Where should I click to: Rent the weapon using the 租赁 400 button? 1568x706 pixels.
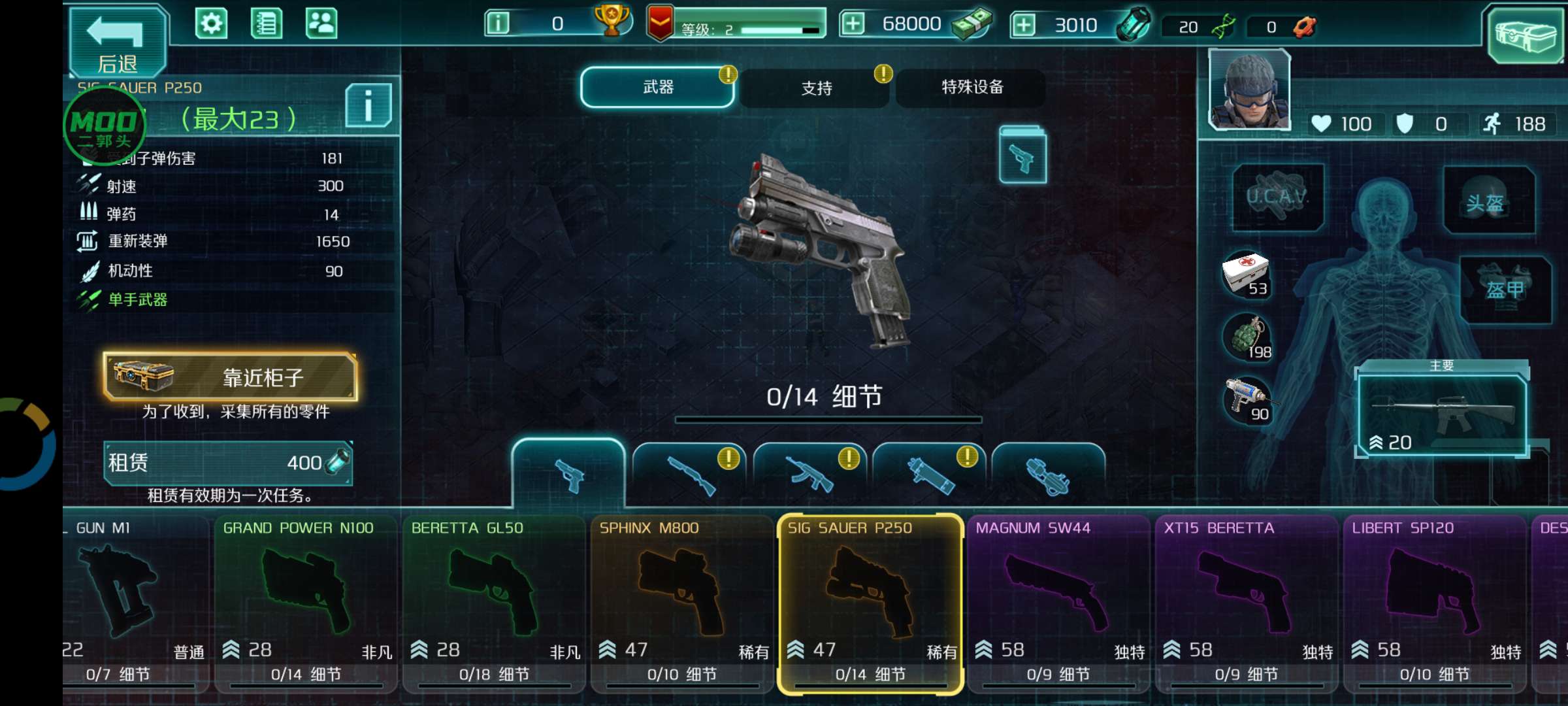(229, 463)
